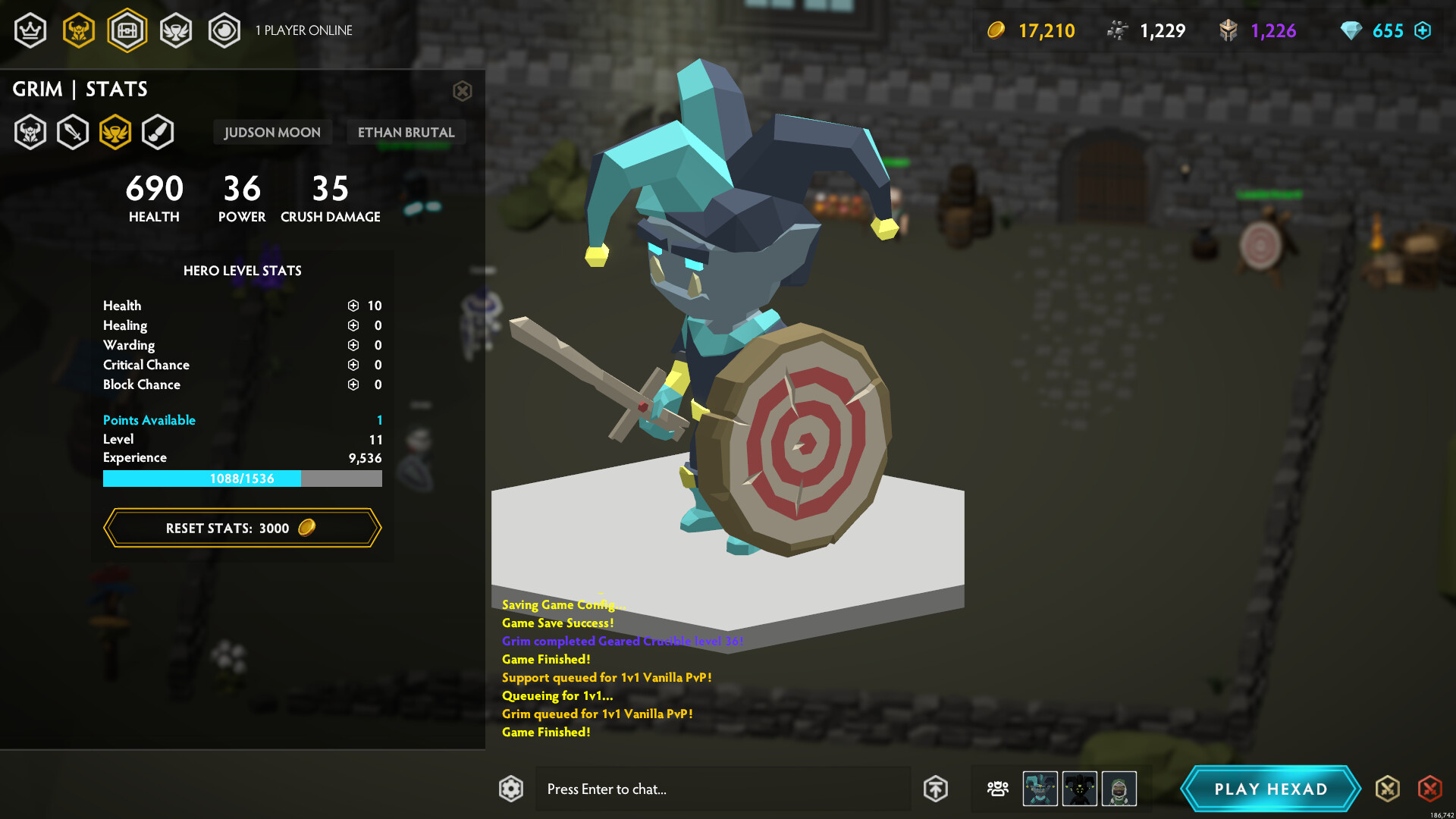Switch to the Ethan Brutal character tab

406,132
